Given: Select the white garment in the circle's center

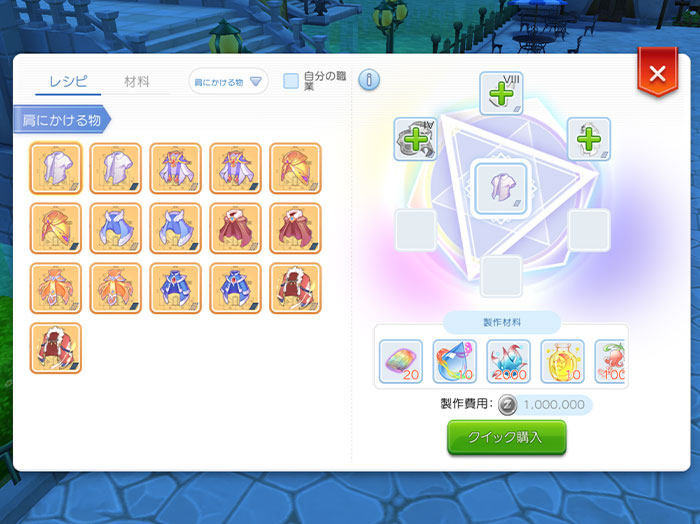Looking at the screenshot, I should 500,187.
